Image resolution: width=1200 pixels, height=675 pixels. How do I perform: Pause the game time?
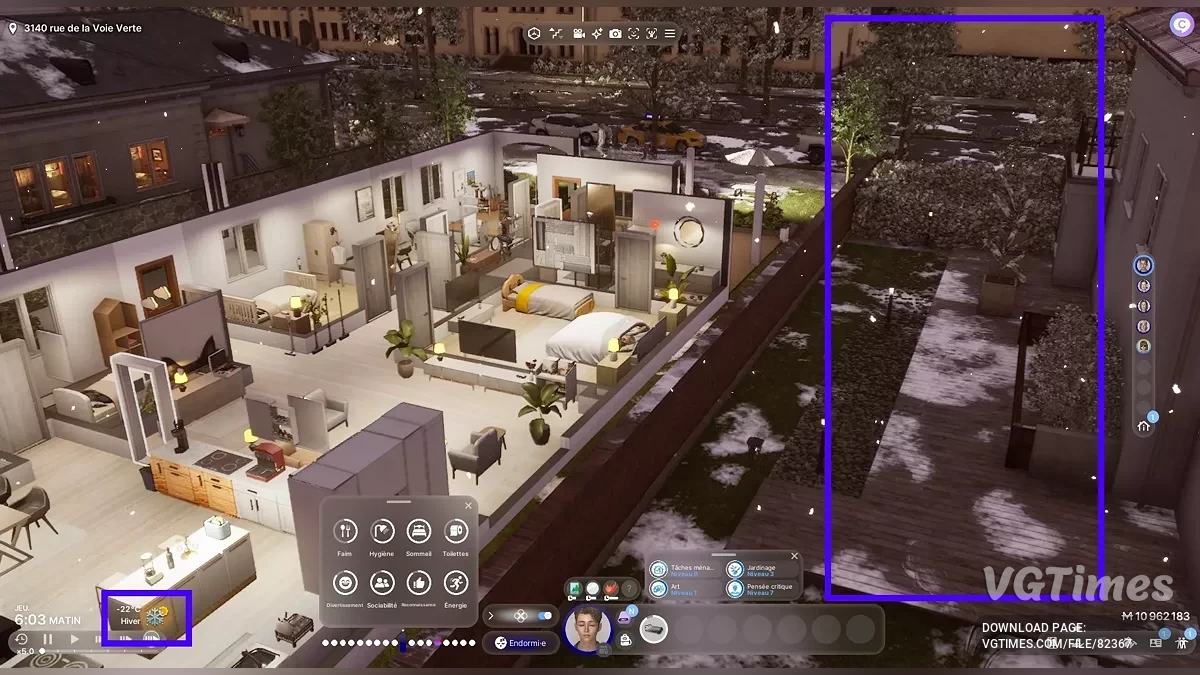47,639
